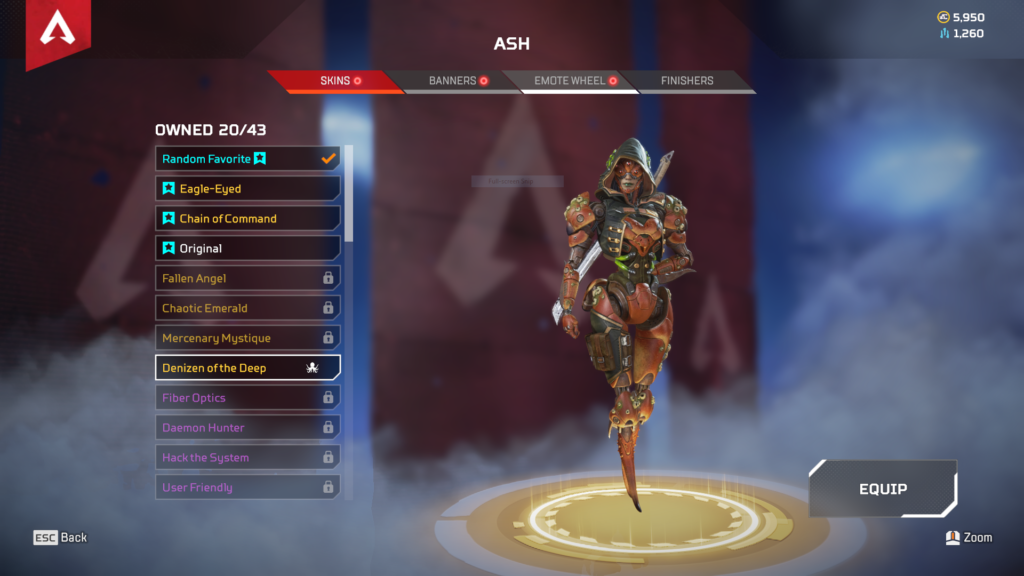Go back to the previous screen
The image size is (1024, 576).
(x=61, y=538)
